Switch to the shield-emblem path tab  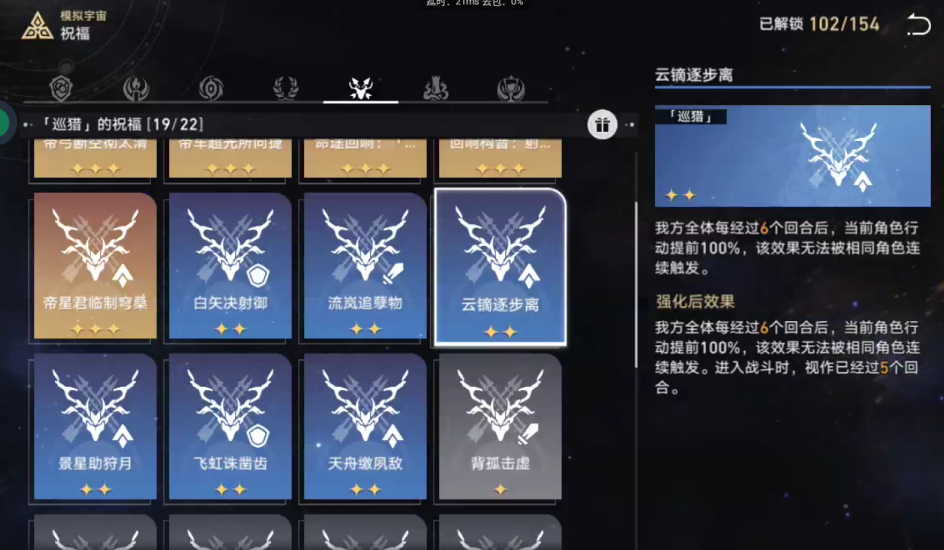[x=62, y=89]
